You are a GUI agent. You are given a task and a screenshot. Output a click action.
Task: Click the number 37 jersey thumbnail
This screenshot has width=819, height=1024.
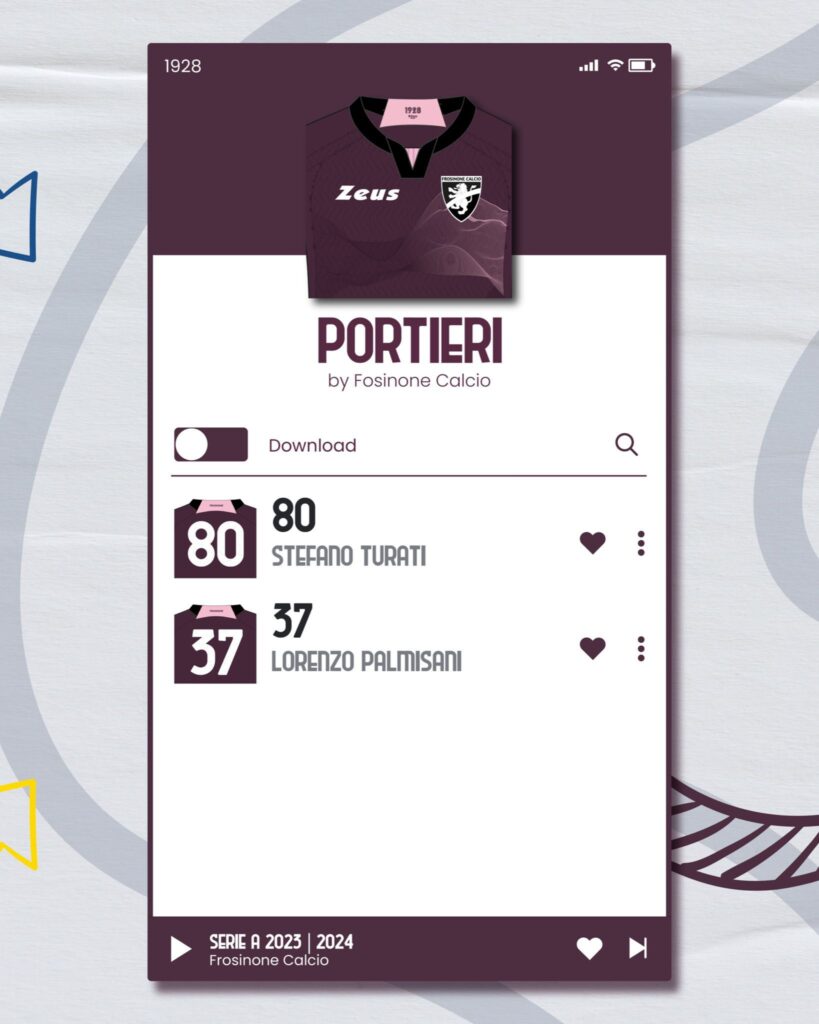[x=215, y=644]
